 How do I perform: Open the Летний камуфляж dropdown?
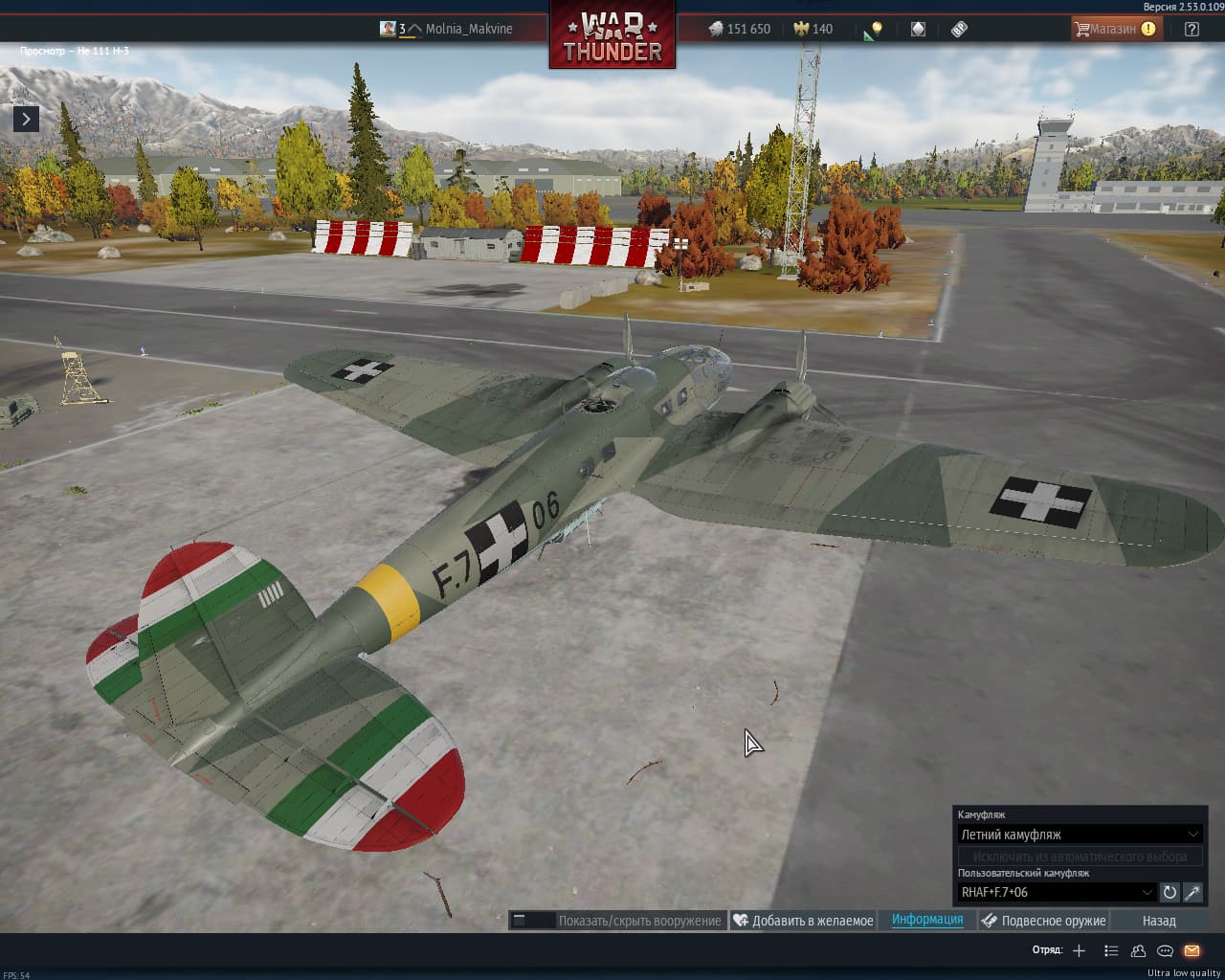pyautogui.click(x=1080, y=835)
